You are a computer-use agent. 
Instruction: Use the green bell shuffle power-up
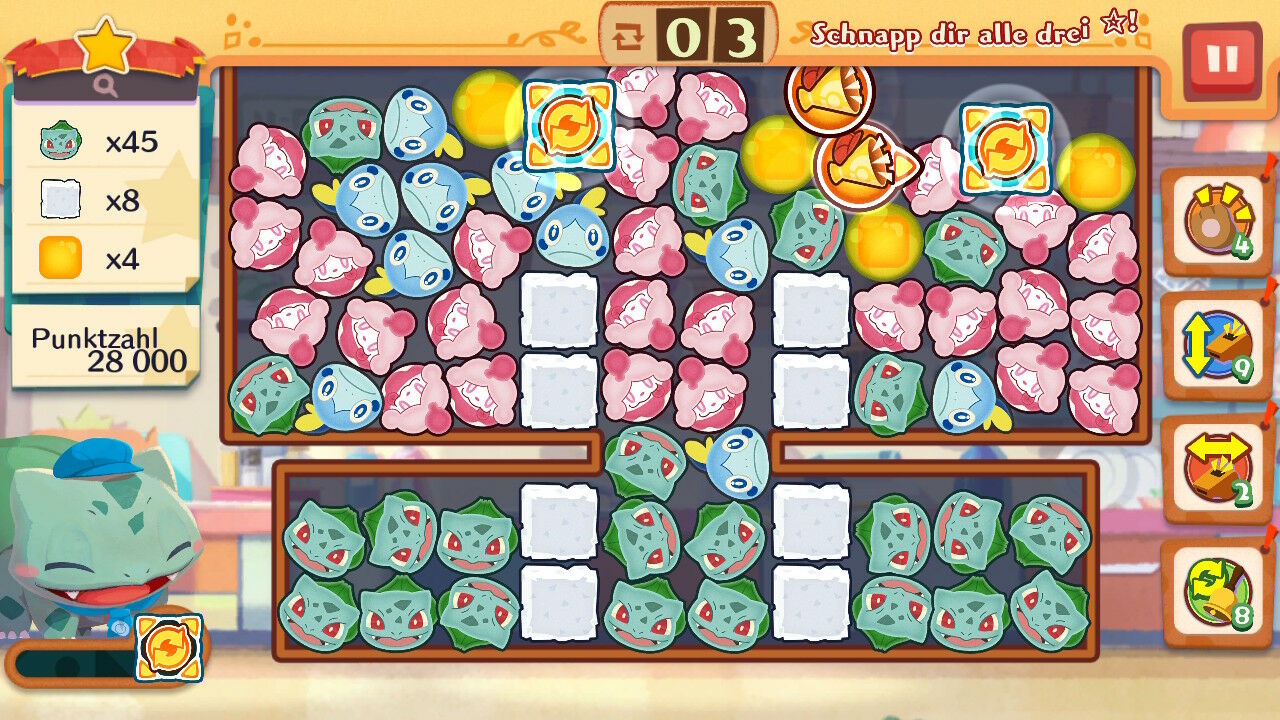(x=1215, y=591)
